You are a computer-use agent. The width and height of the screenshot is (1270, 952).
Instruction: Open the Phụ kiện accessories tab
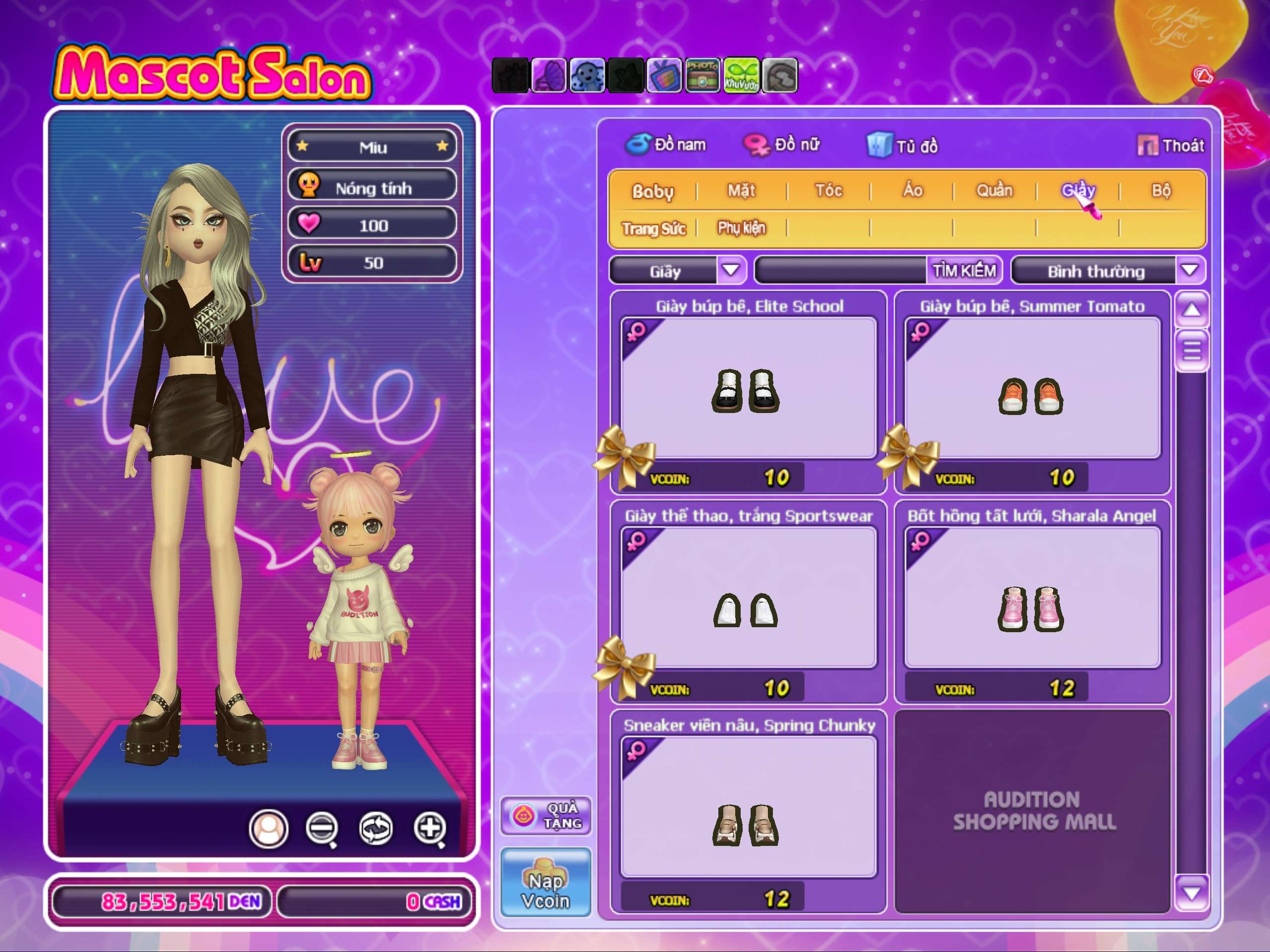coord(741,228)
